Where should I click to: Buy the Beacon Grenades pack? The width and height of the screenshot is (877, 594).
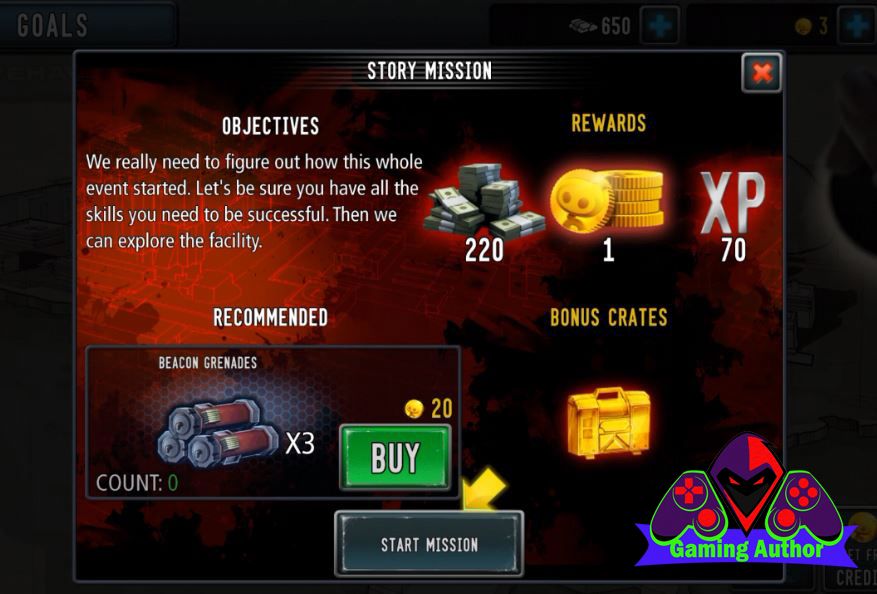(x=395, y=458)
